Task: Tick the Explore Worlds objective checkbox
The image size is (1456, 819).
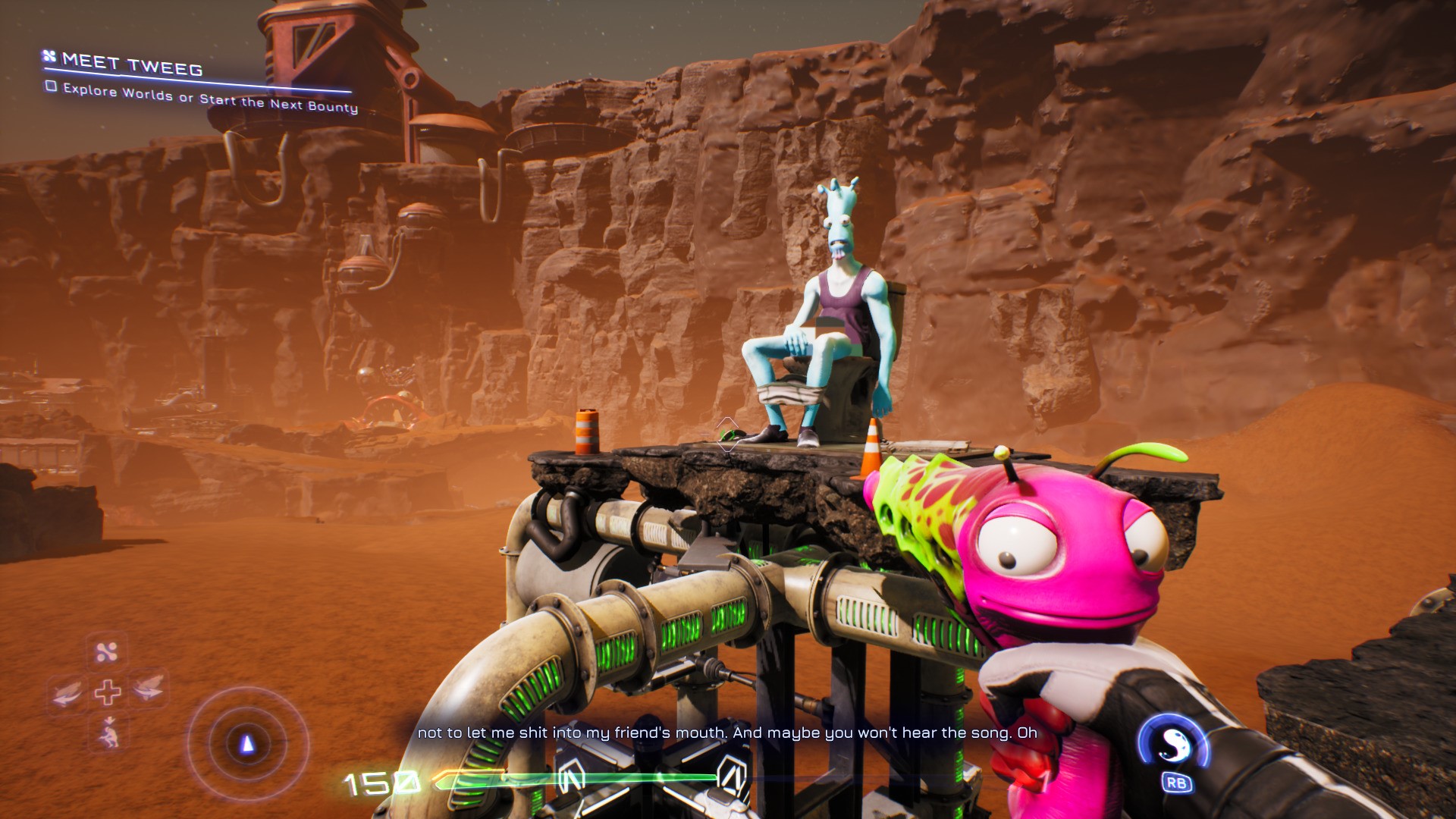Action: coord(51,86)
